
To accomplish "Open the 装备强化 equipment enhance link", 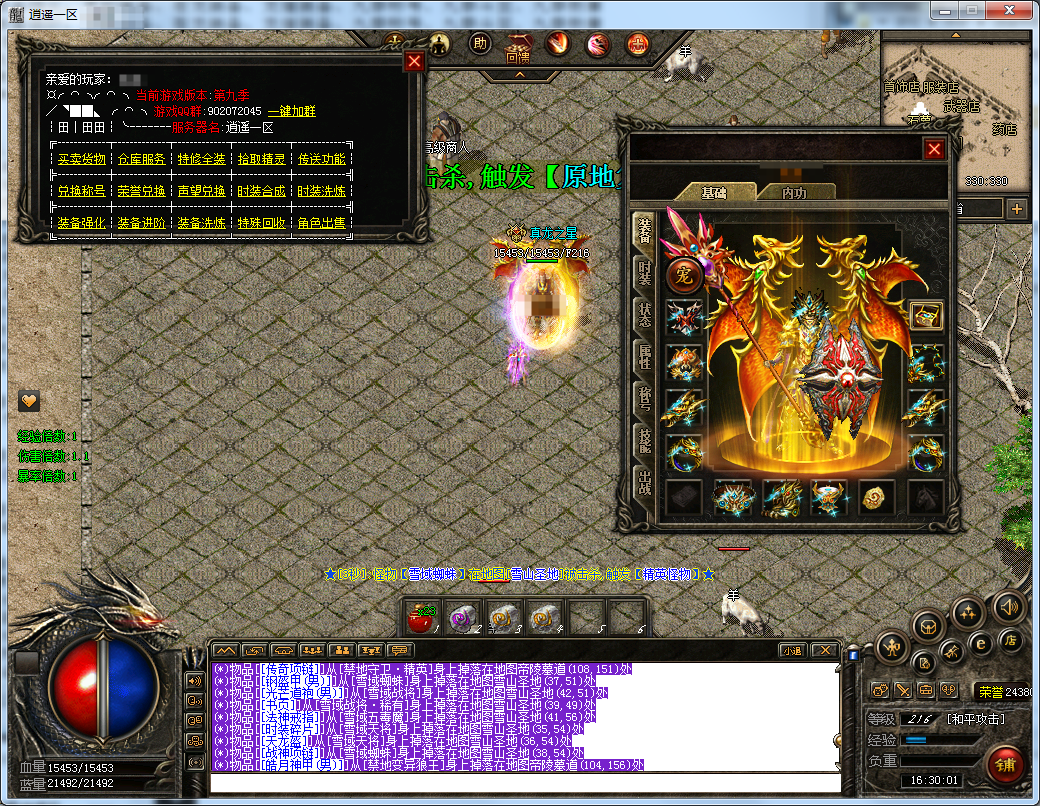I will coord(81,223).
